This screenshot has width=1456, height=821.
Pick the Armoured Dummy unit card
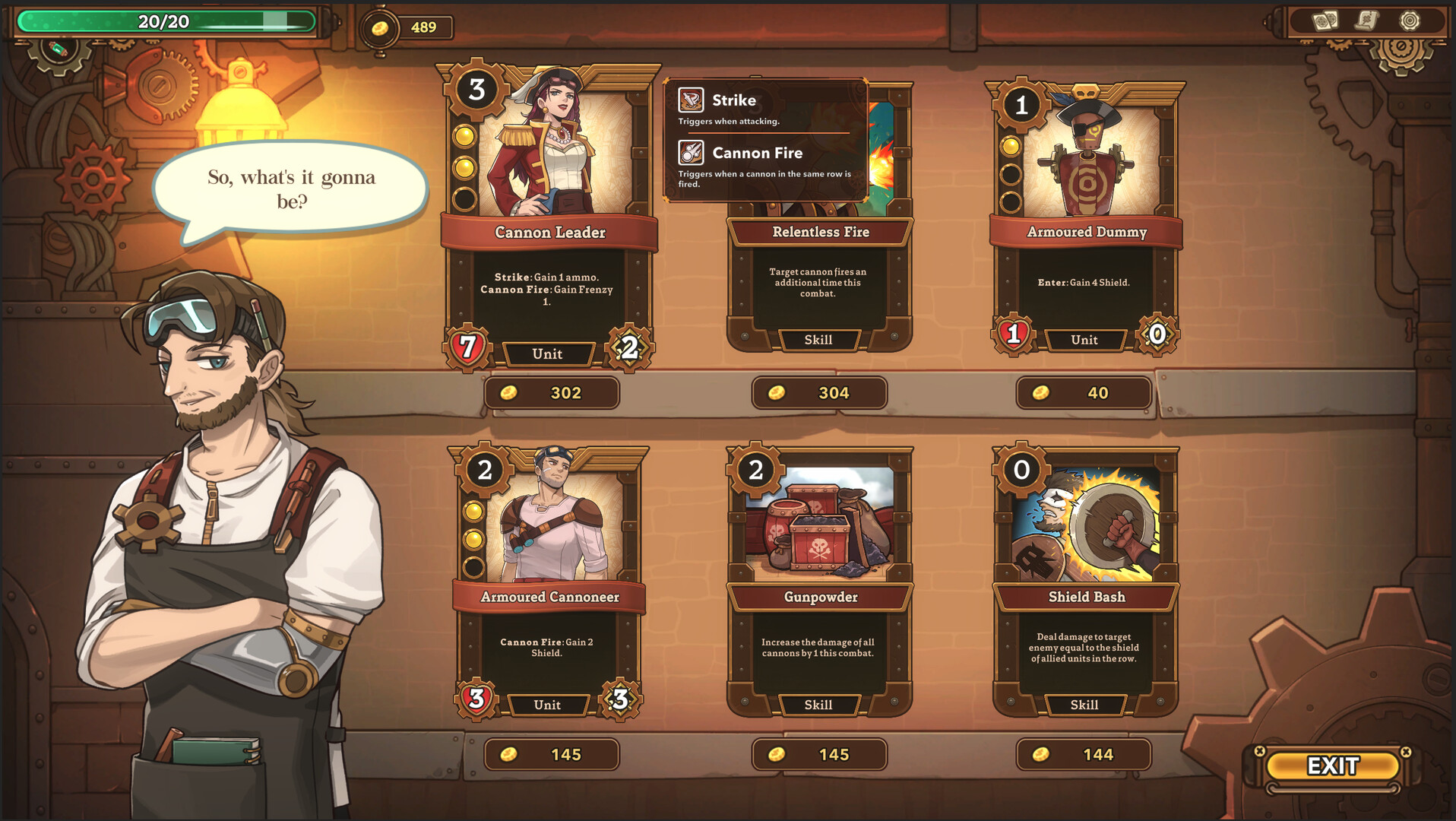point(1085,220)
